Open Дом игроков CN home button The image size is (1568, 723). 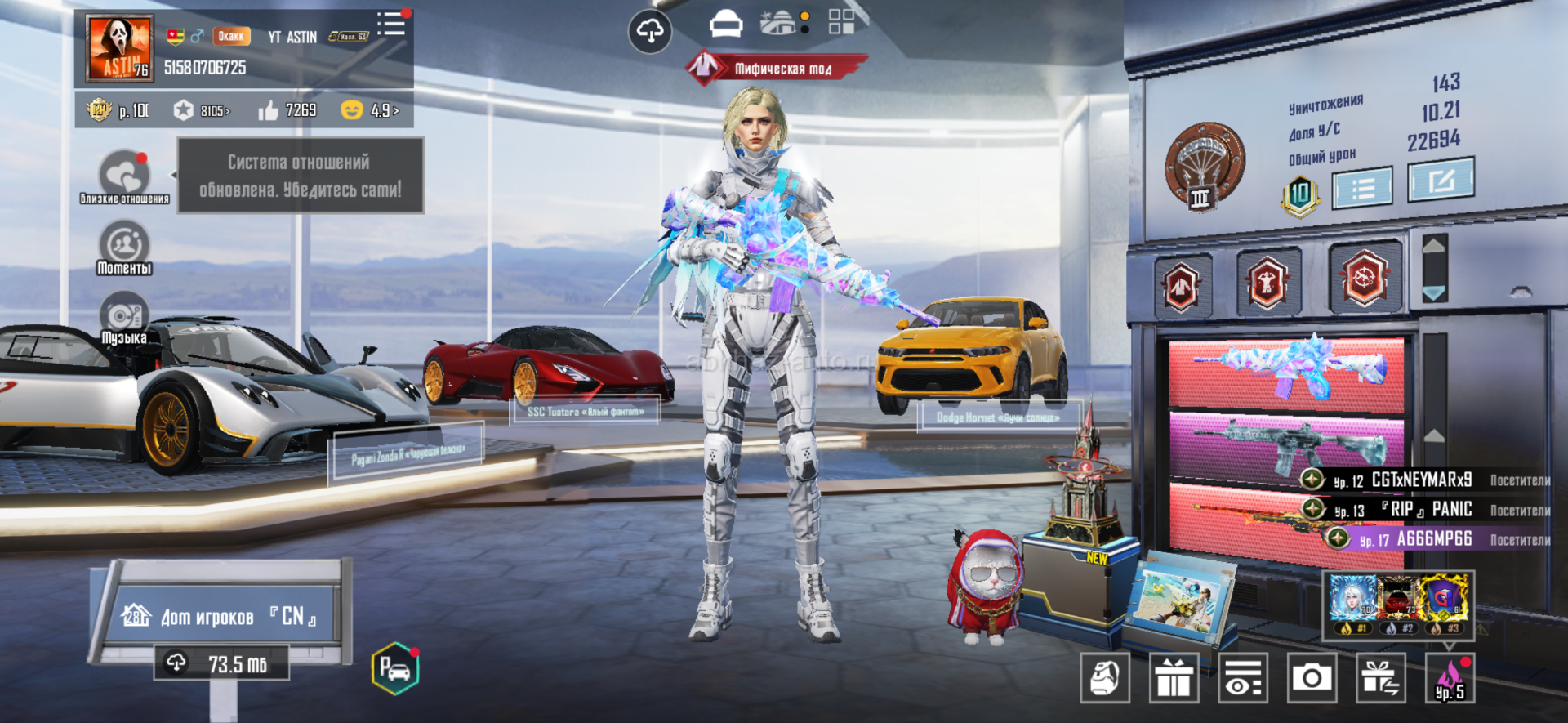pos(220,615)
